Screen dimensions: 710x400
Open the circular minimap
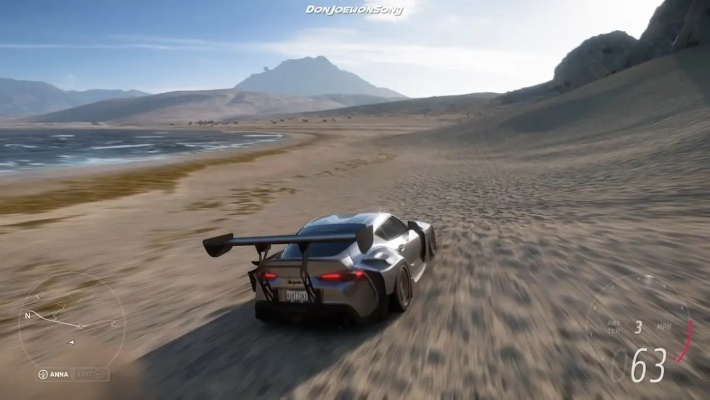point(72,325)
